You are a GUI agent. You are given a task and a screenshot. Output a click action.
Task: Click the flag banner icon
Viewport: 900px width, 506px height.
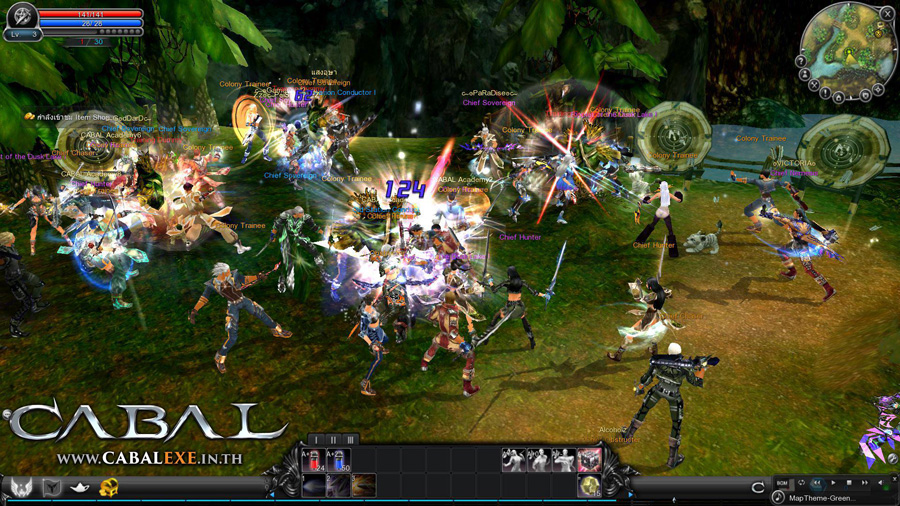click(51, 487)
